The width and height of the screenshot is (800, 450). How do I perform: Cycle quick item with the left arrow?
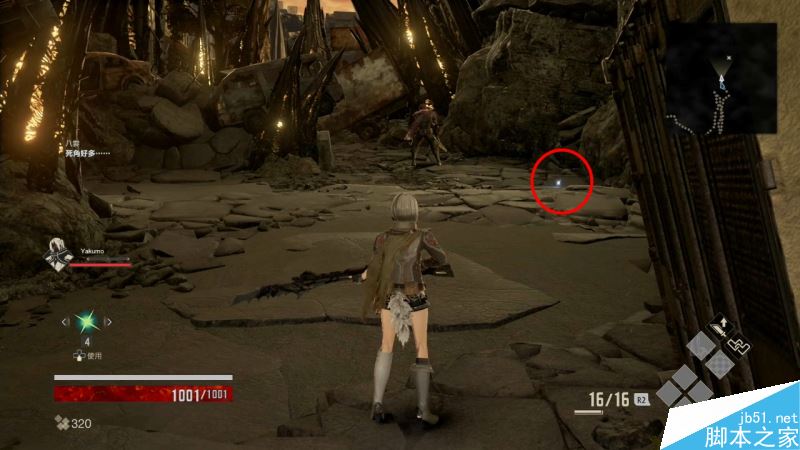[65, 321]
